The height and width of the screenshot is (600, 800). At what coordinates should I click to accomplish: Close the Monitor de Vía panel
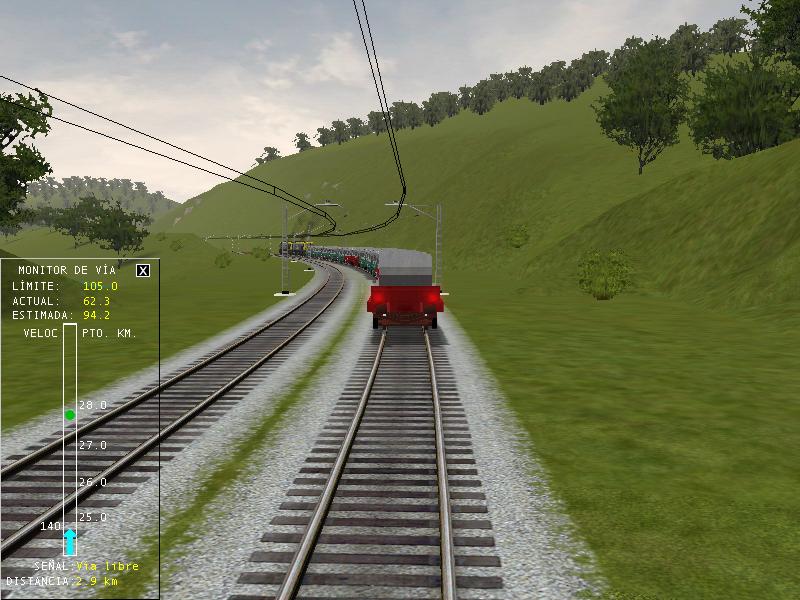click(143, 270)
